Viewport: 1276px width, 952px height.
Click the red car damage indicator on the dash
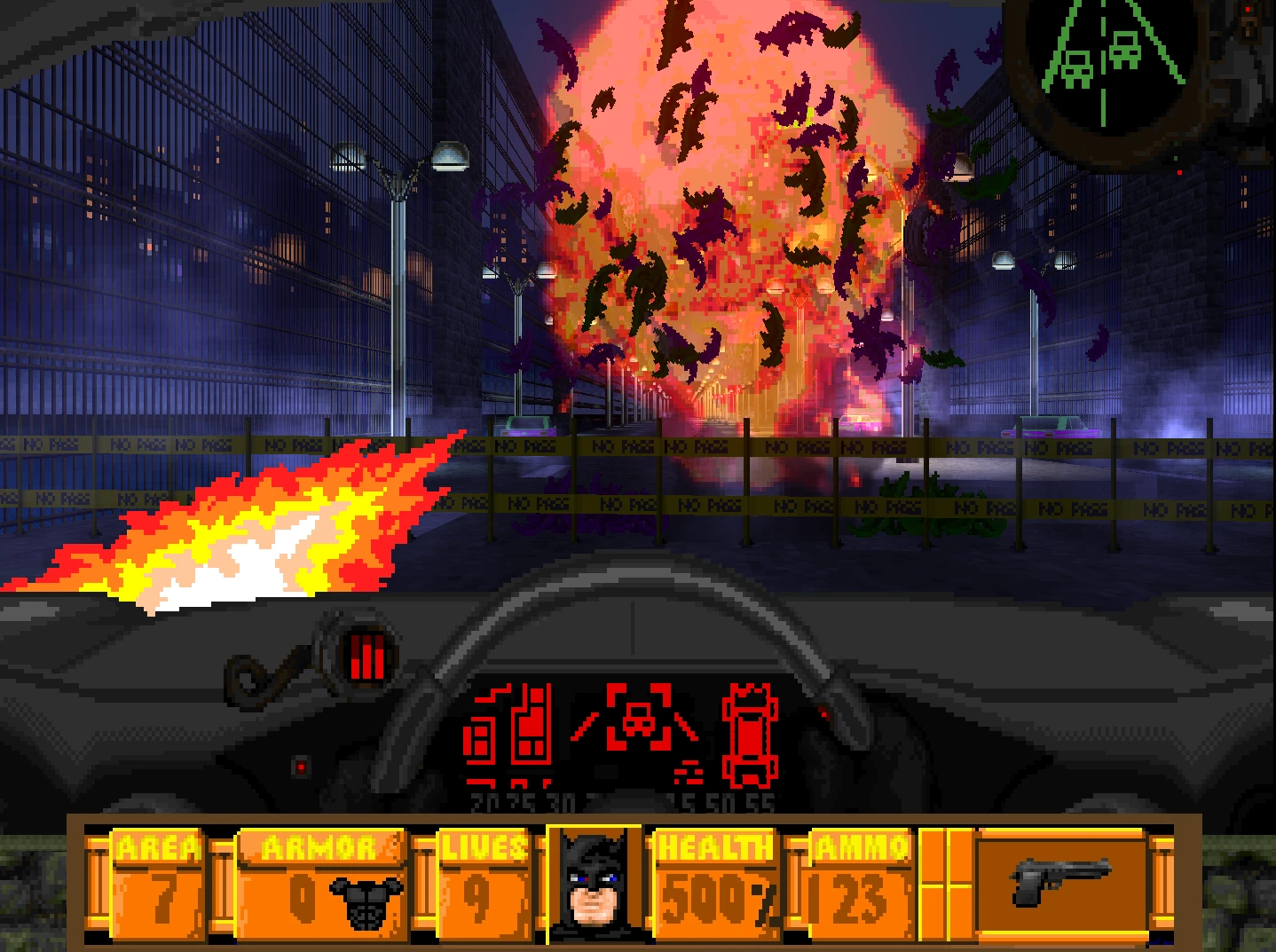[x=752, y=736]
